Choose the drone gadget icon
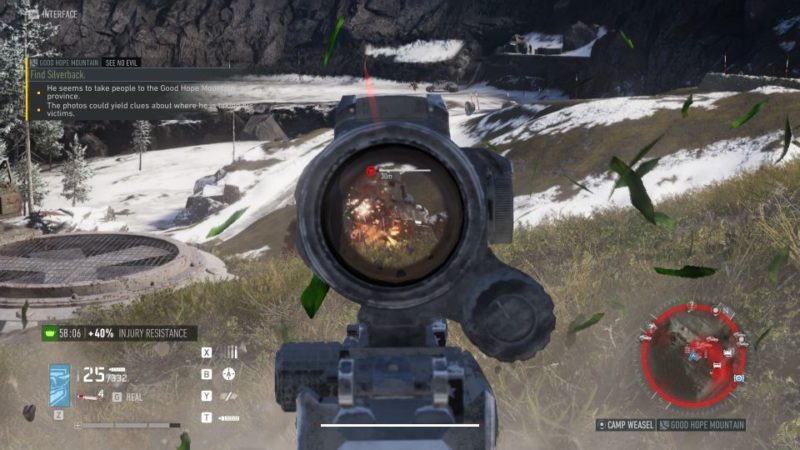Viewport: 800px width, 450px height. 230,374
